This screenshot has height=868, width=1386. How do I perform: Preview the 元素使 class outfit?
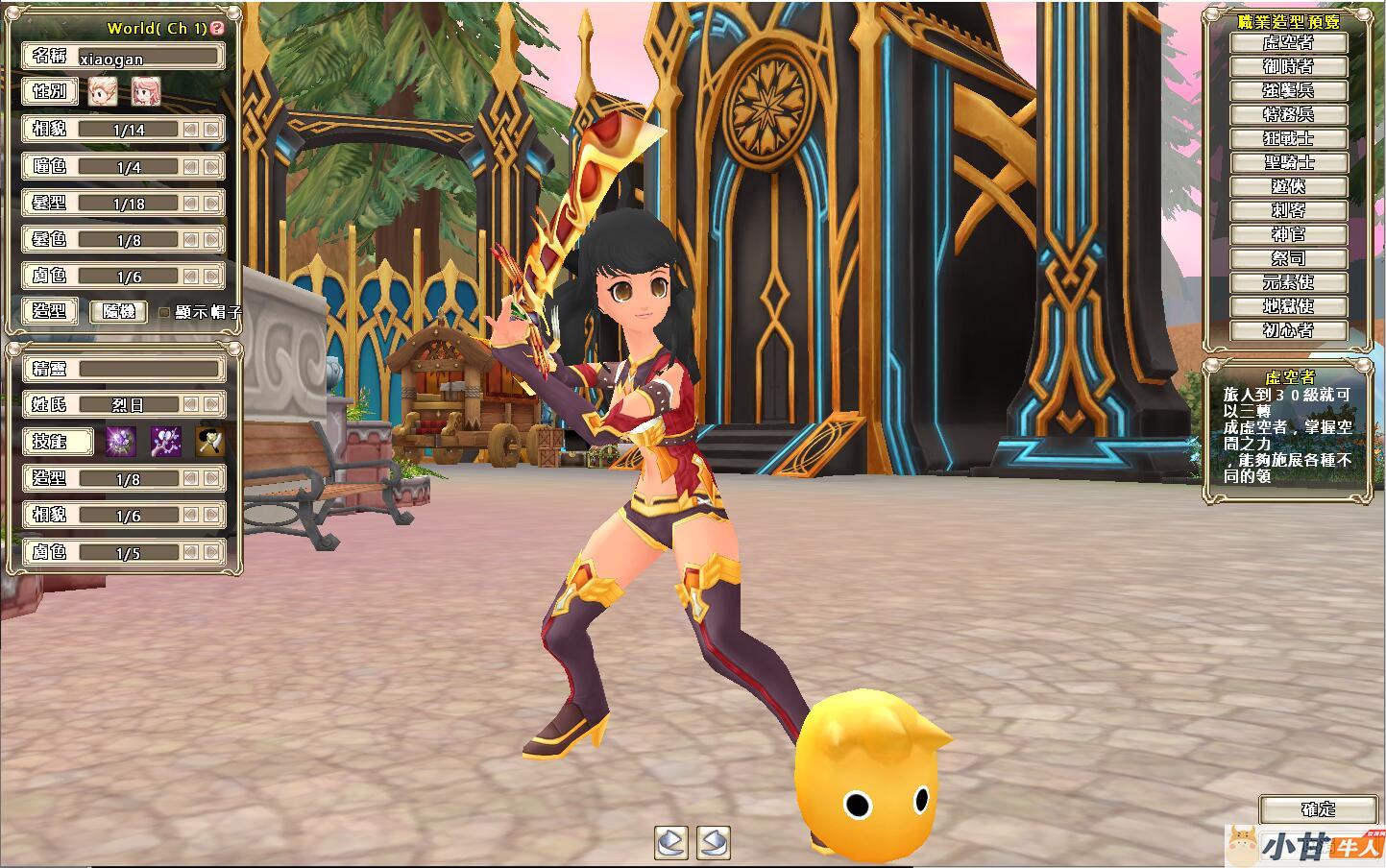[1289, 283]
